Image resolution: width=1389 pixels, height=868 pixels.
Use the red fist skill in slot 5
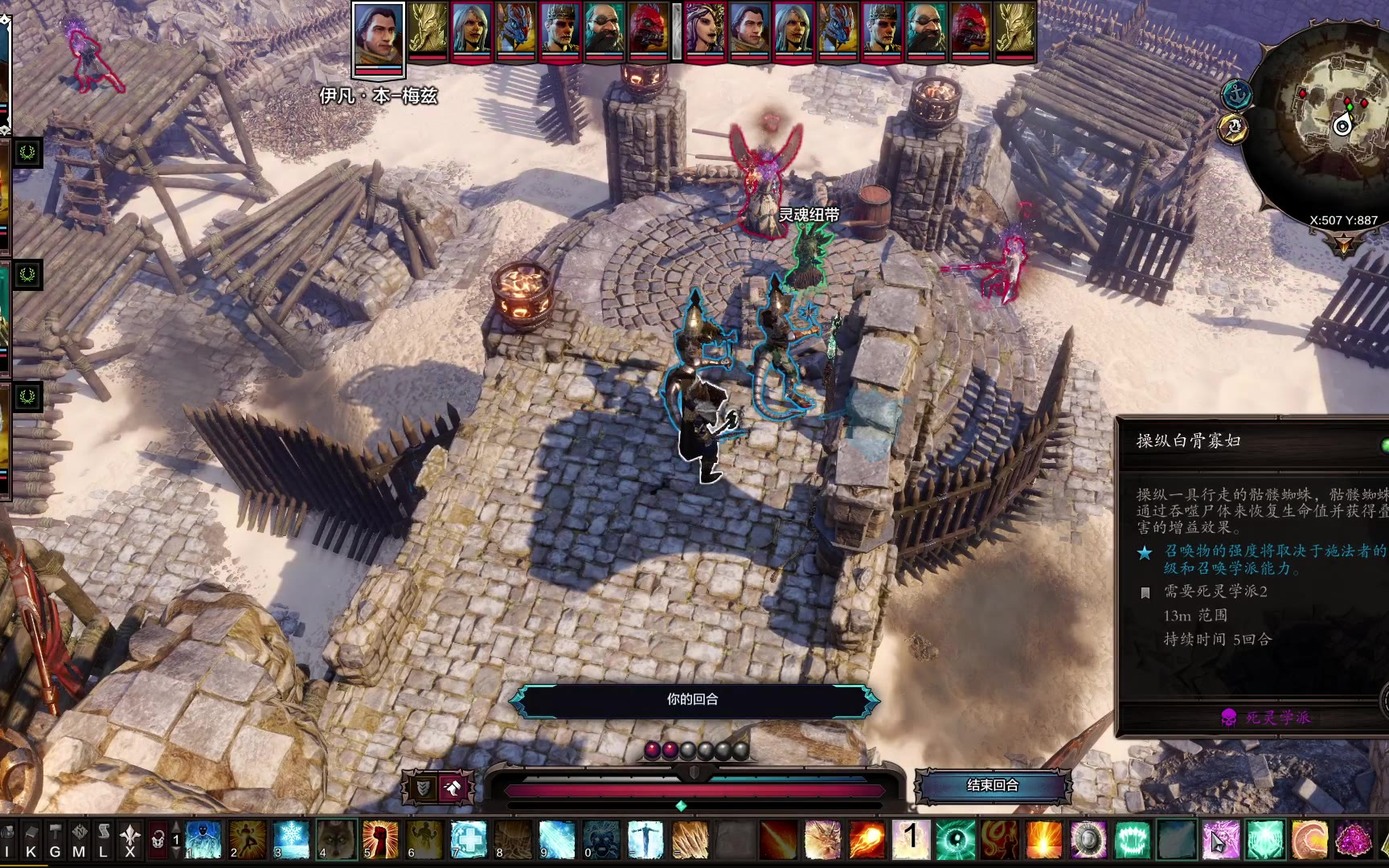[380, 838]
